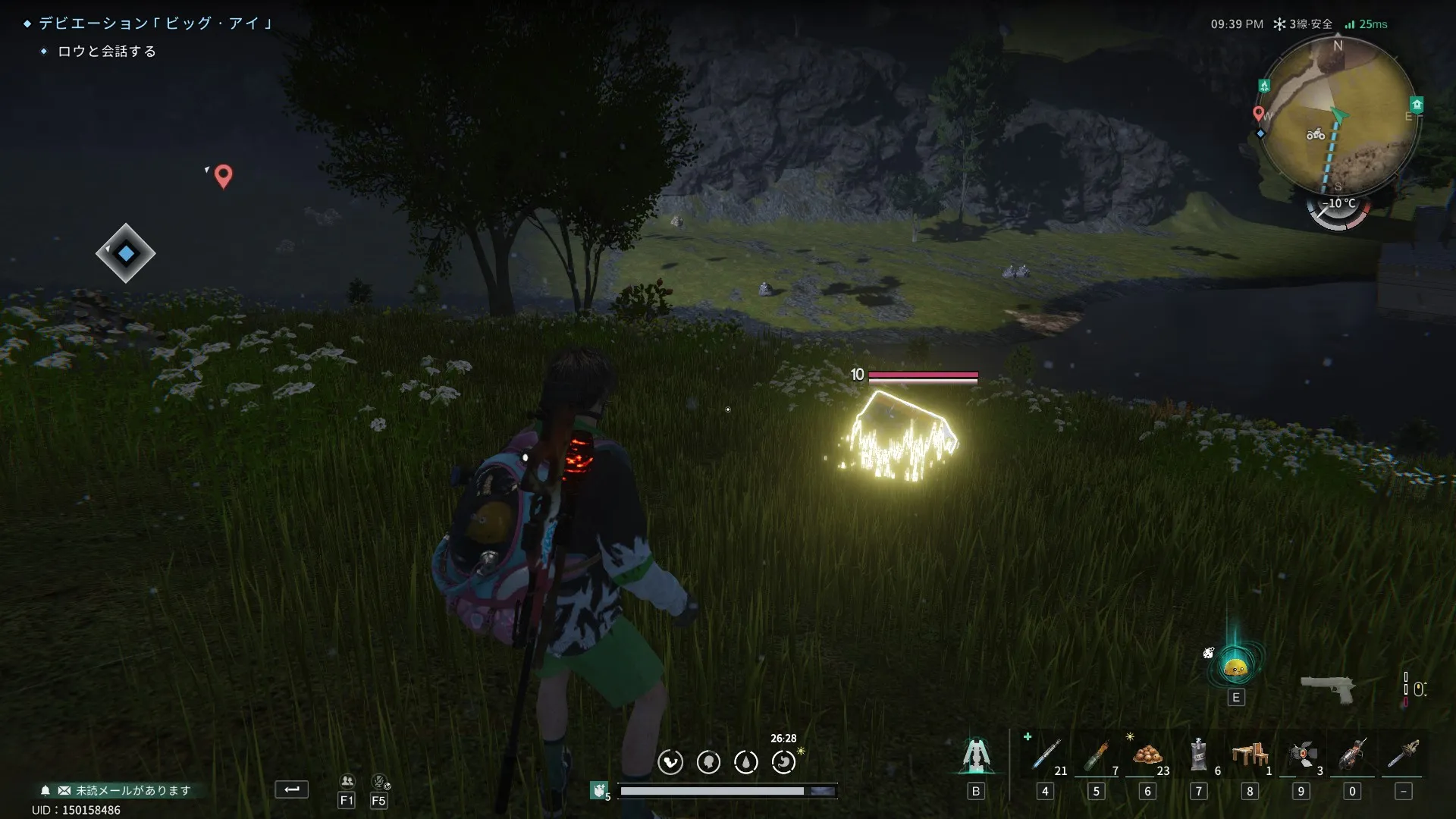Toggle the muted microphone icon
Image resolution: width=1456 pixels, height=819 pixels.
[x=379, y=782]
